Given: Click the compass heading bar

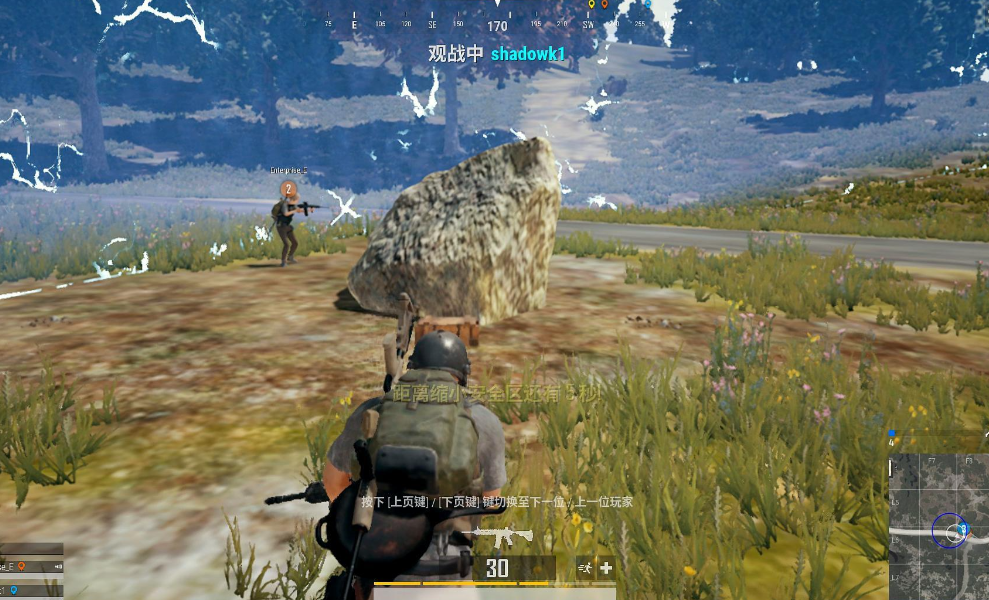Looking at the screenshot, I should tap(497, 24).
